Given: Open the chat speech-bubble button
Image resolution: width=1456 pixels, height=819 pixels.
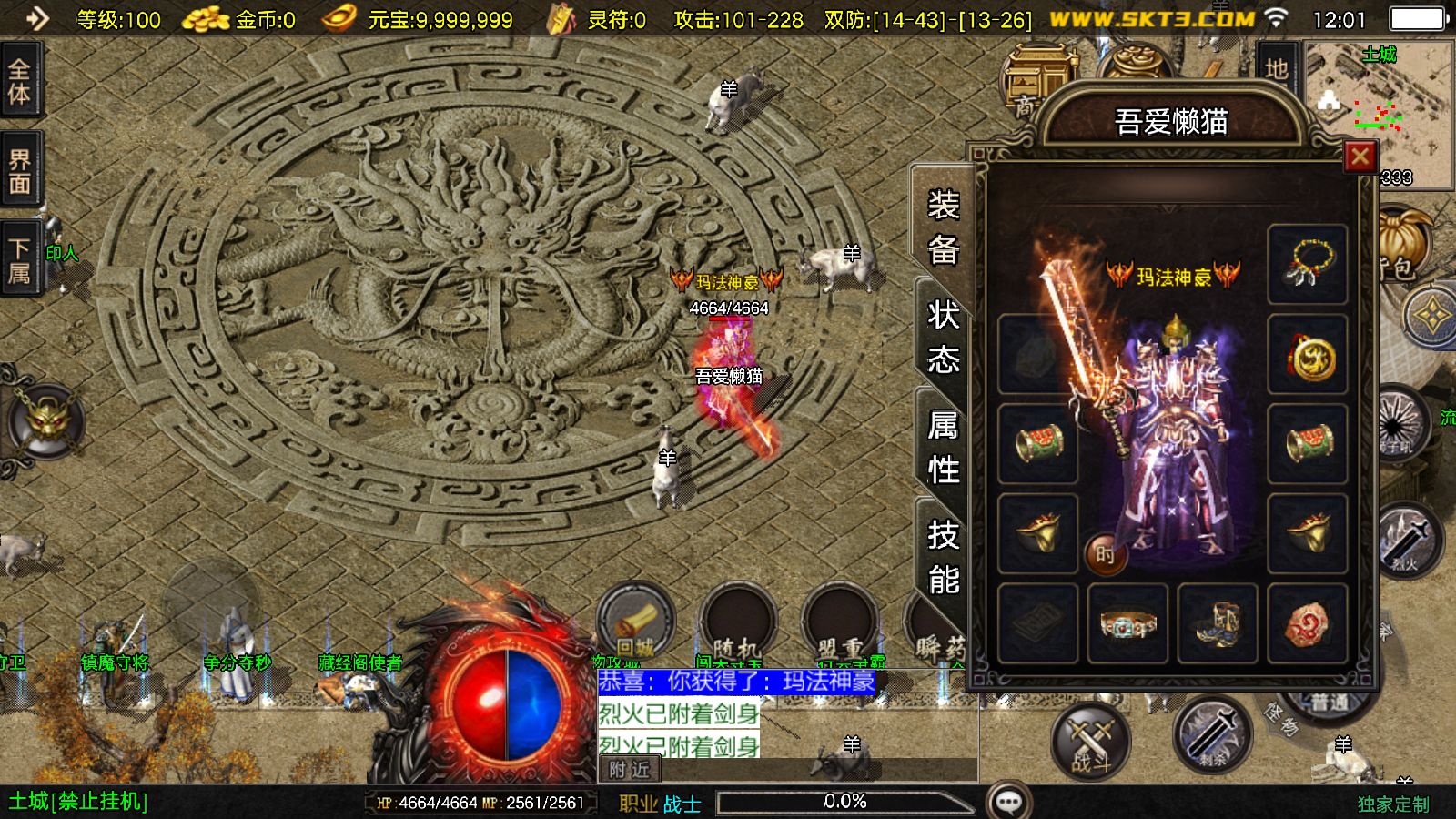Looking at the screenshot, I should coord(1008,802).
